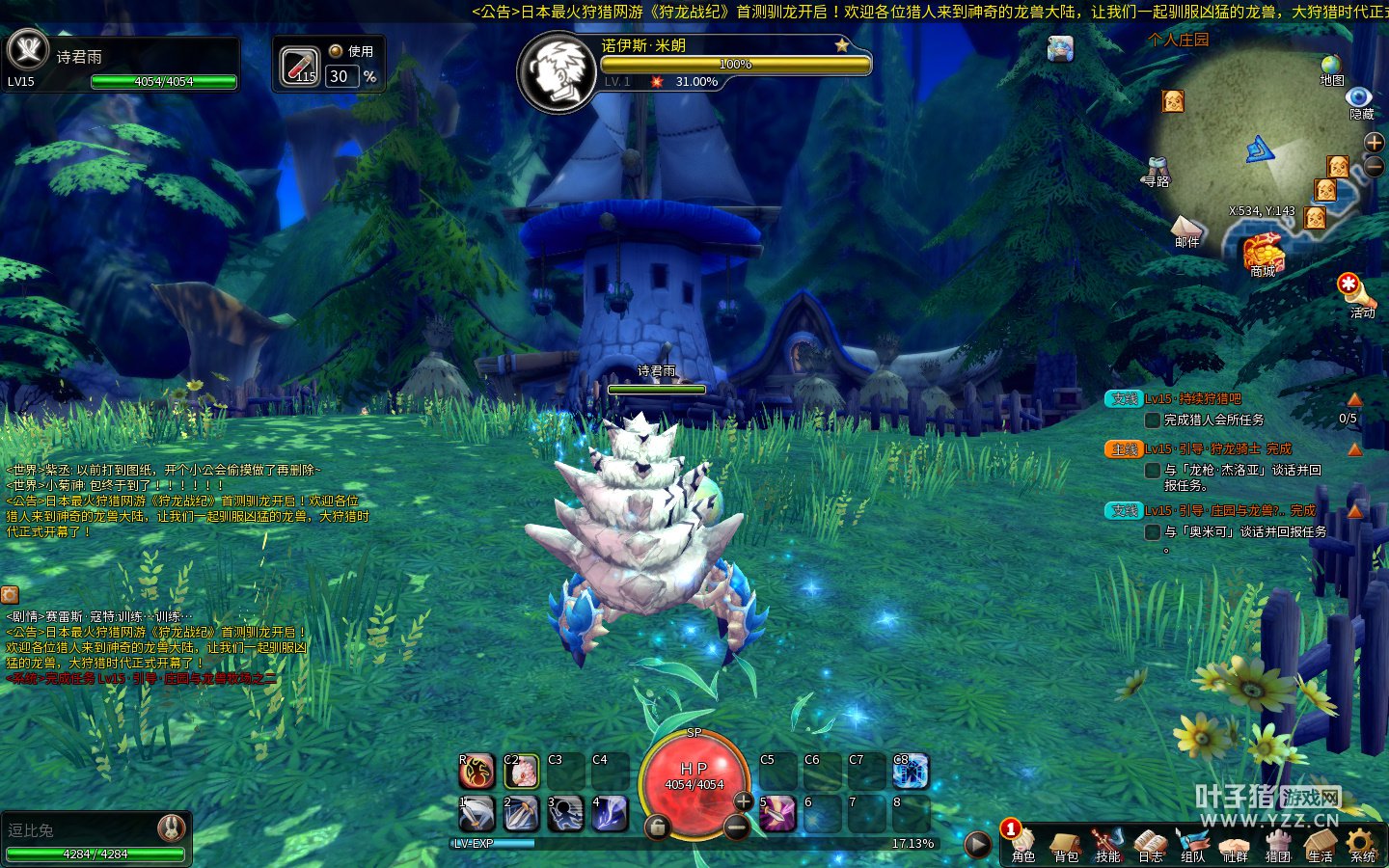The height and width of the screenshot is (868, 1389).
Task: Open the 背包 backpack inventory
Action: [x=1066, y=845]
